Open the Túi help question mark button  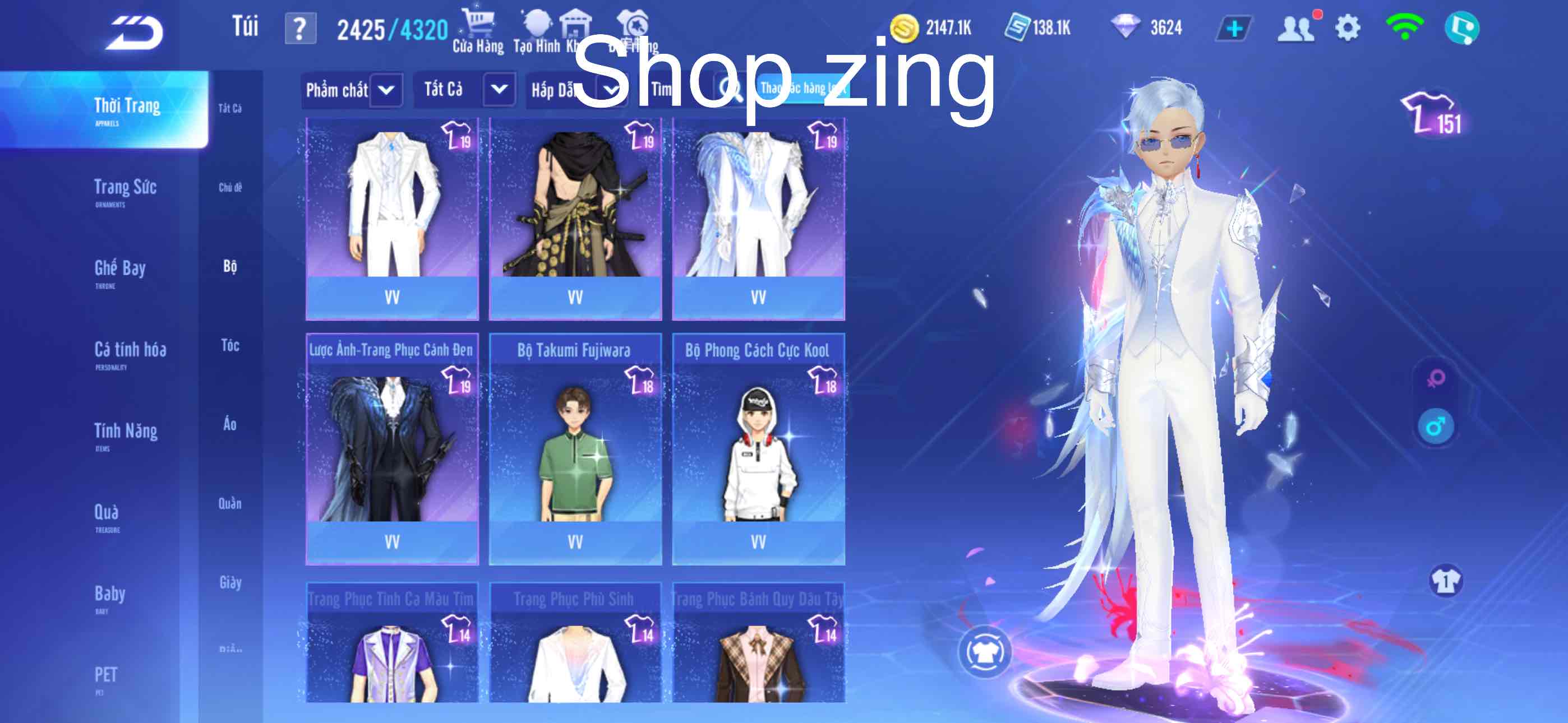coord(300,26)
